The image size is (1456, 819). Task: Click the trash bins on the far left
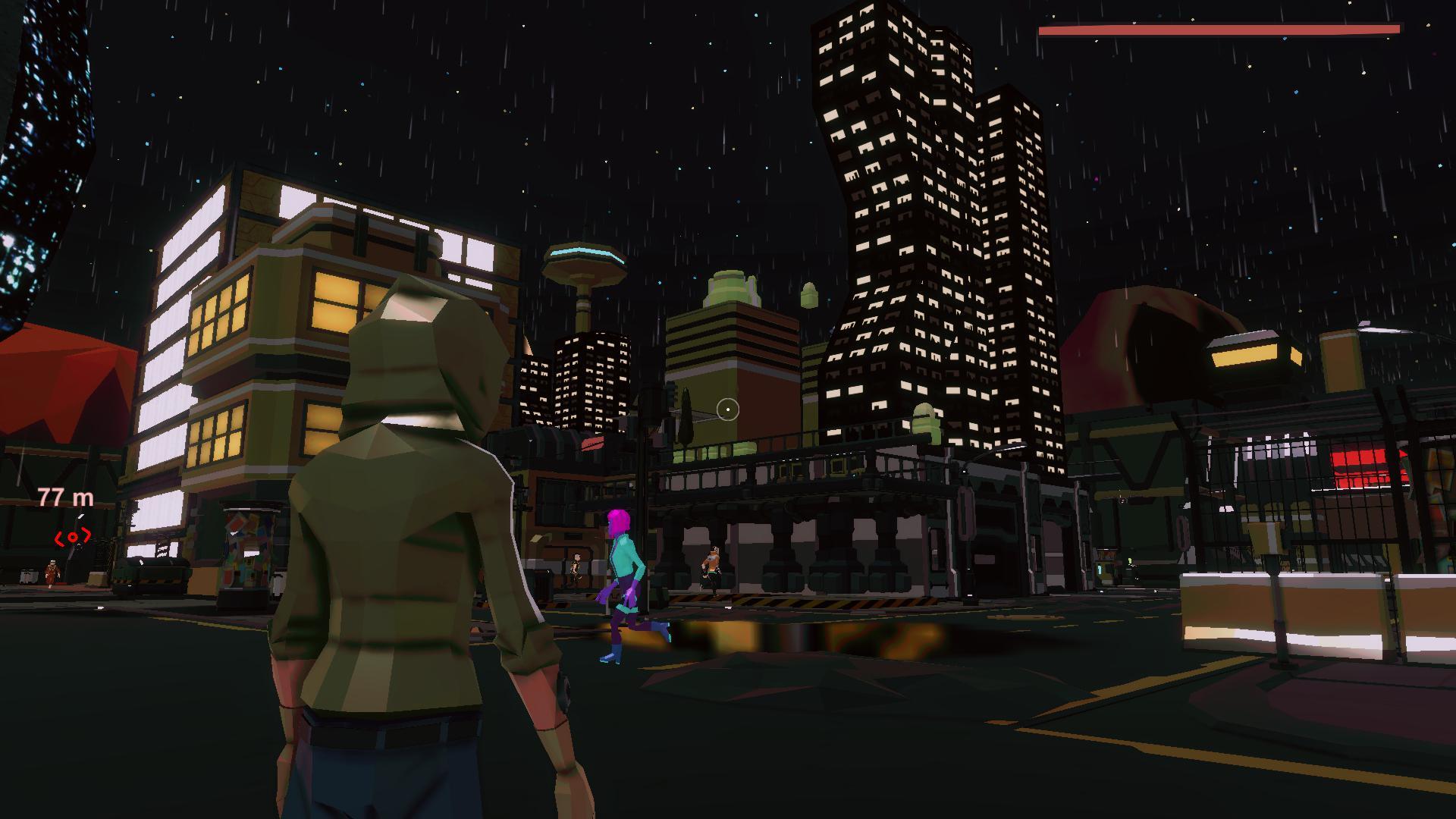tap(27, 574)
